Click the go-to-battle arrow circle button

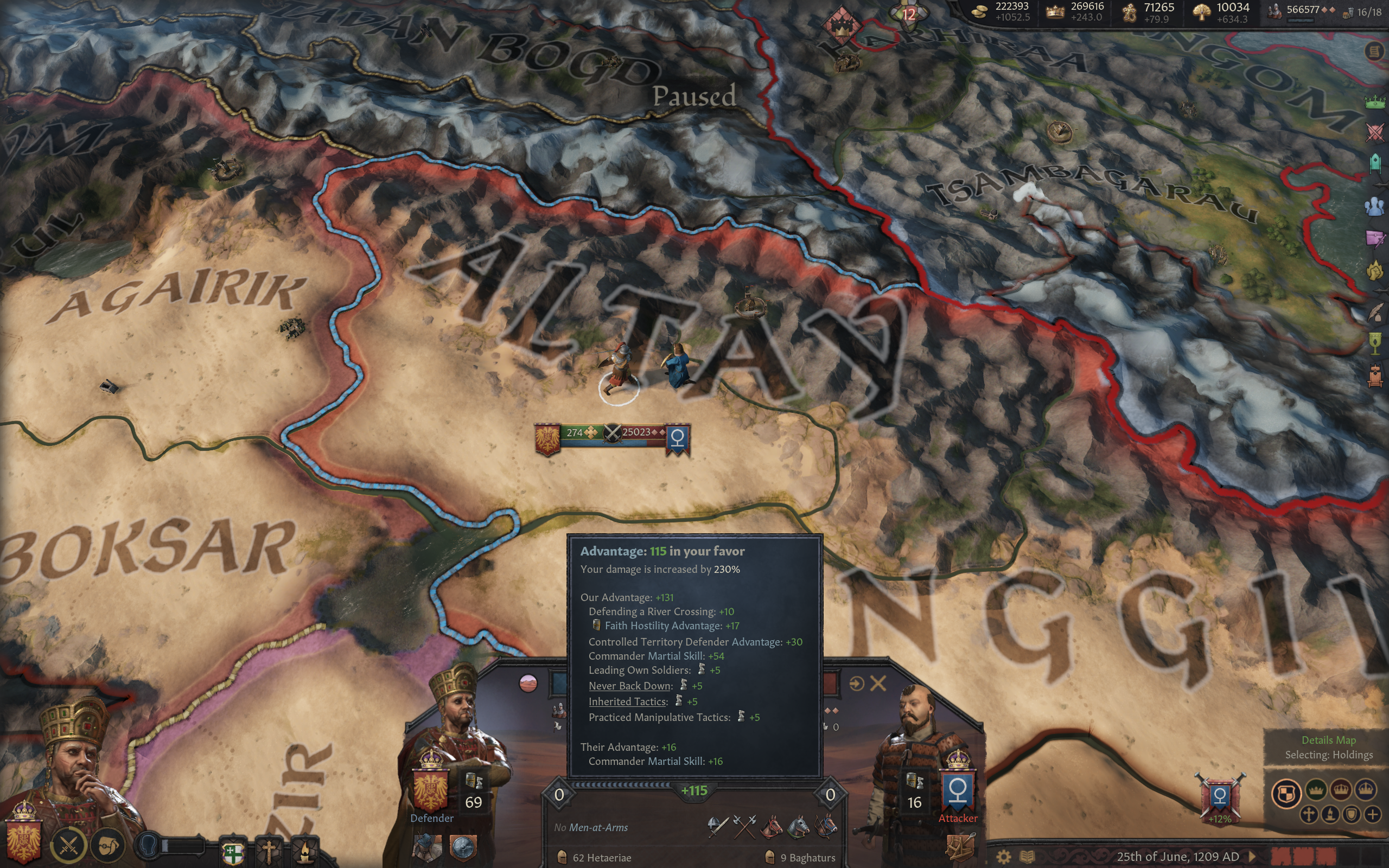coord(856,683)
